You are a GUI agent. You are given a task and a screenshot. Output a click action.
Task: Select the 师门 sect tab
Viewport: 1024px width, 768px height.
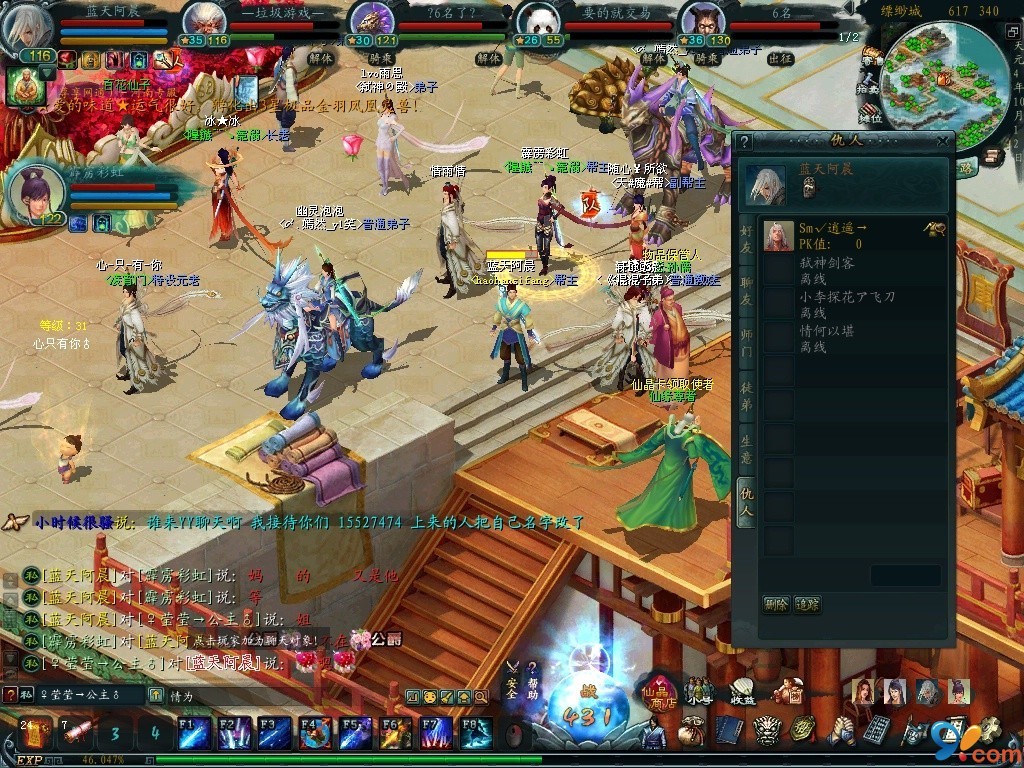tap(746, 343)
